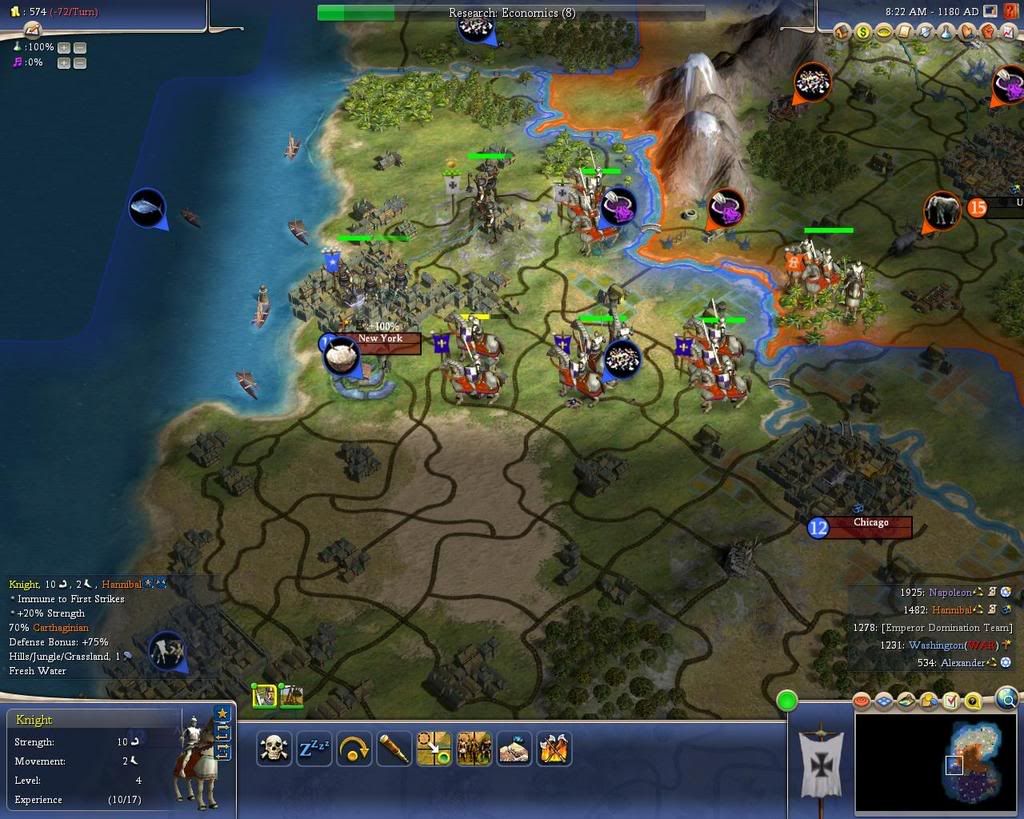Viewport: 1024px width, 819px height.
Task: Put the Knight to sleep with Zzz button
Action: pos(314,748)
